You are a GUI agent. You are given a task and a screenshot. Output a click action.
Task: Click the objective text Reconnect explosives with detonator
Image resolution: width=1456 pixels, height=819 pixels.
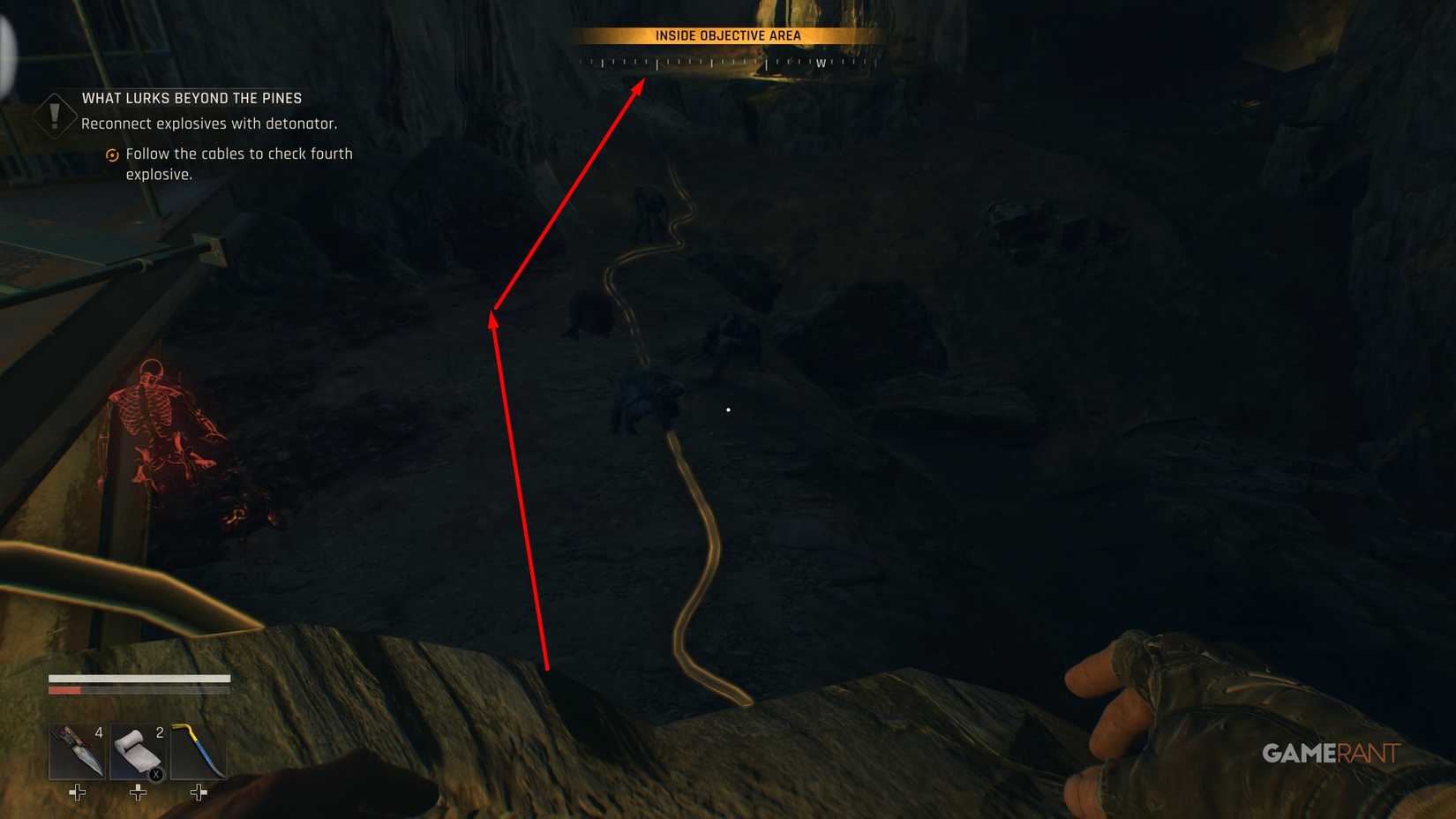[209, 124]
